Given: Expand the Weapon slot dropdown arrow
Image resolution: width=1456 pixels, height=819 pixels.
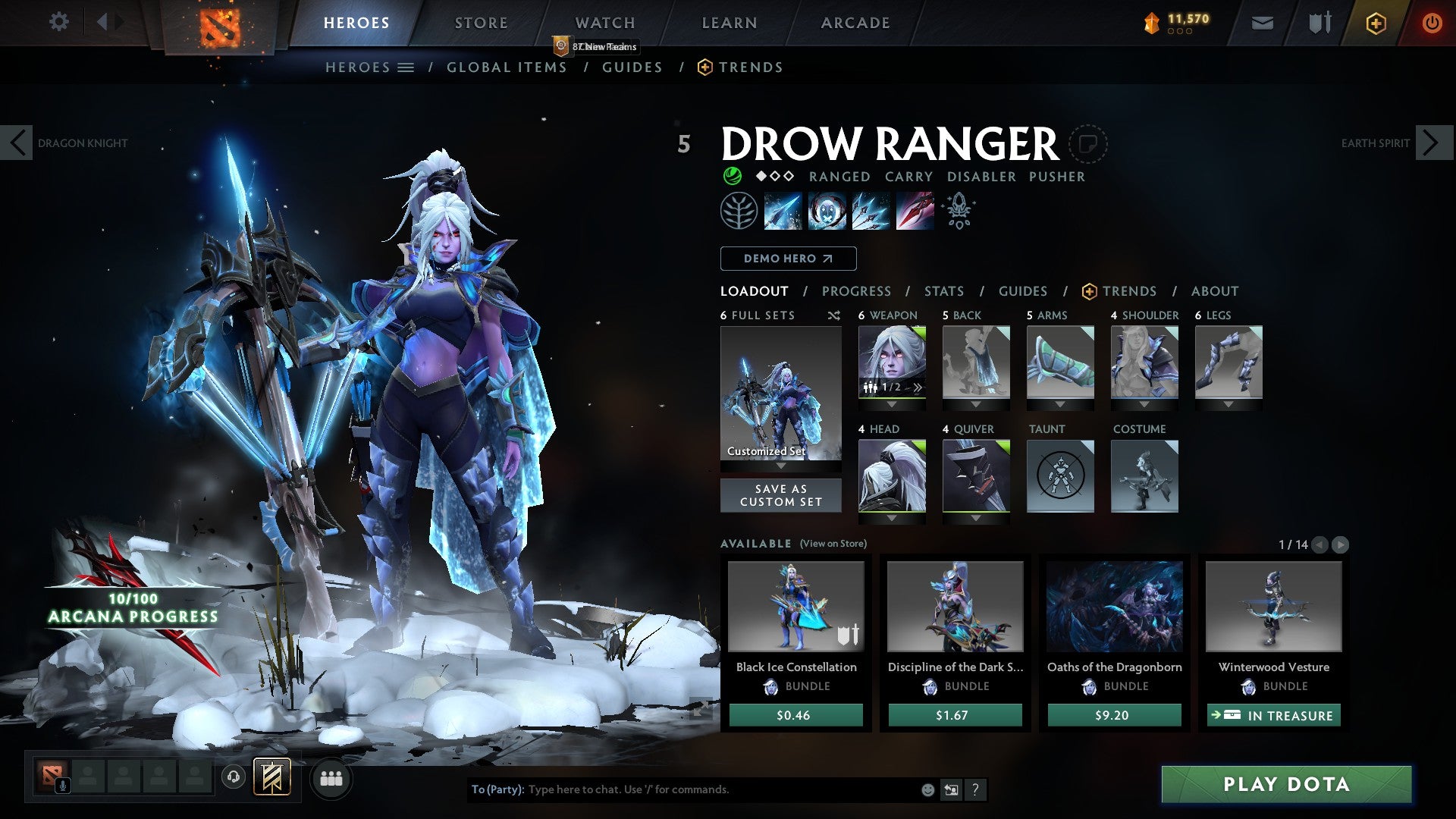Looking at the screenshot, I should [892, 404].
